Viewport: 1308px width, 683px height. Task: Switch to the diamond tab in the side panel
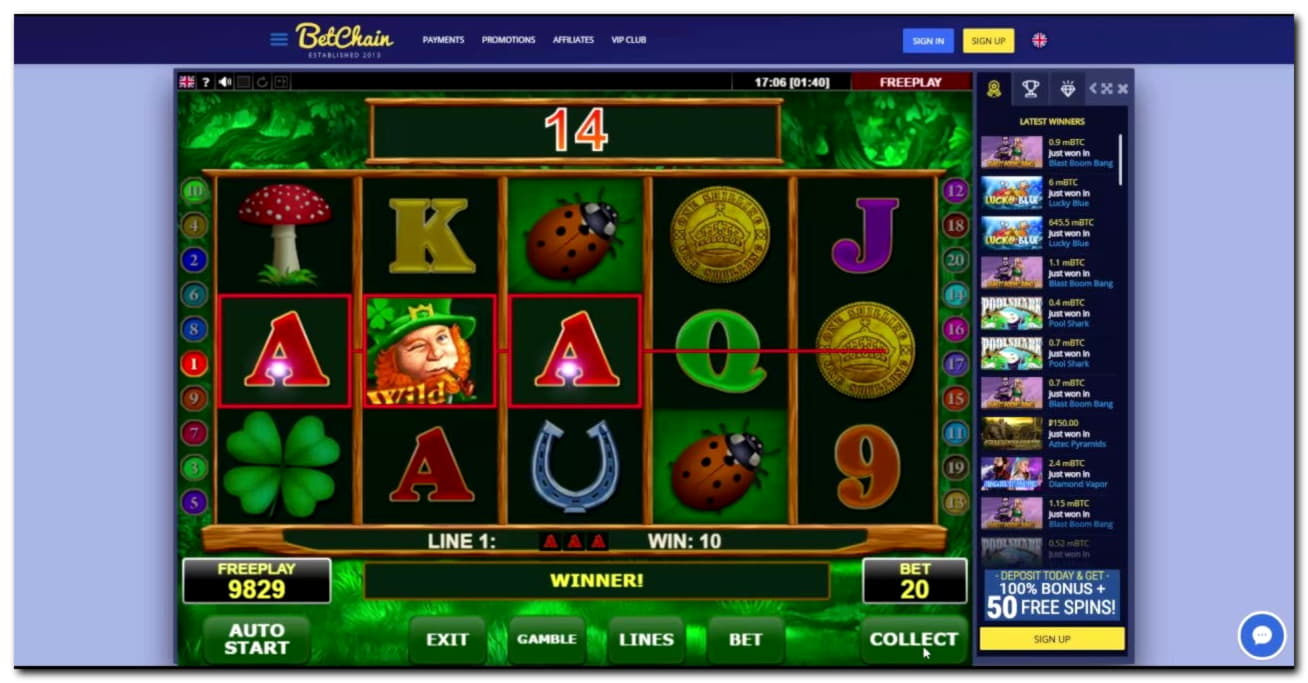[x=1068, y=89]
